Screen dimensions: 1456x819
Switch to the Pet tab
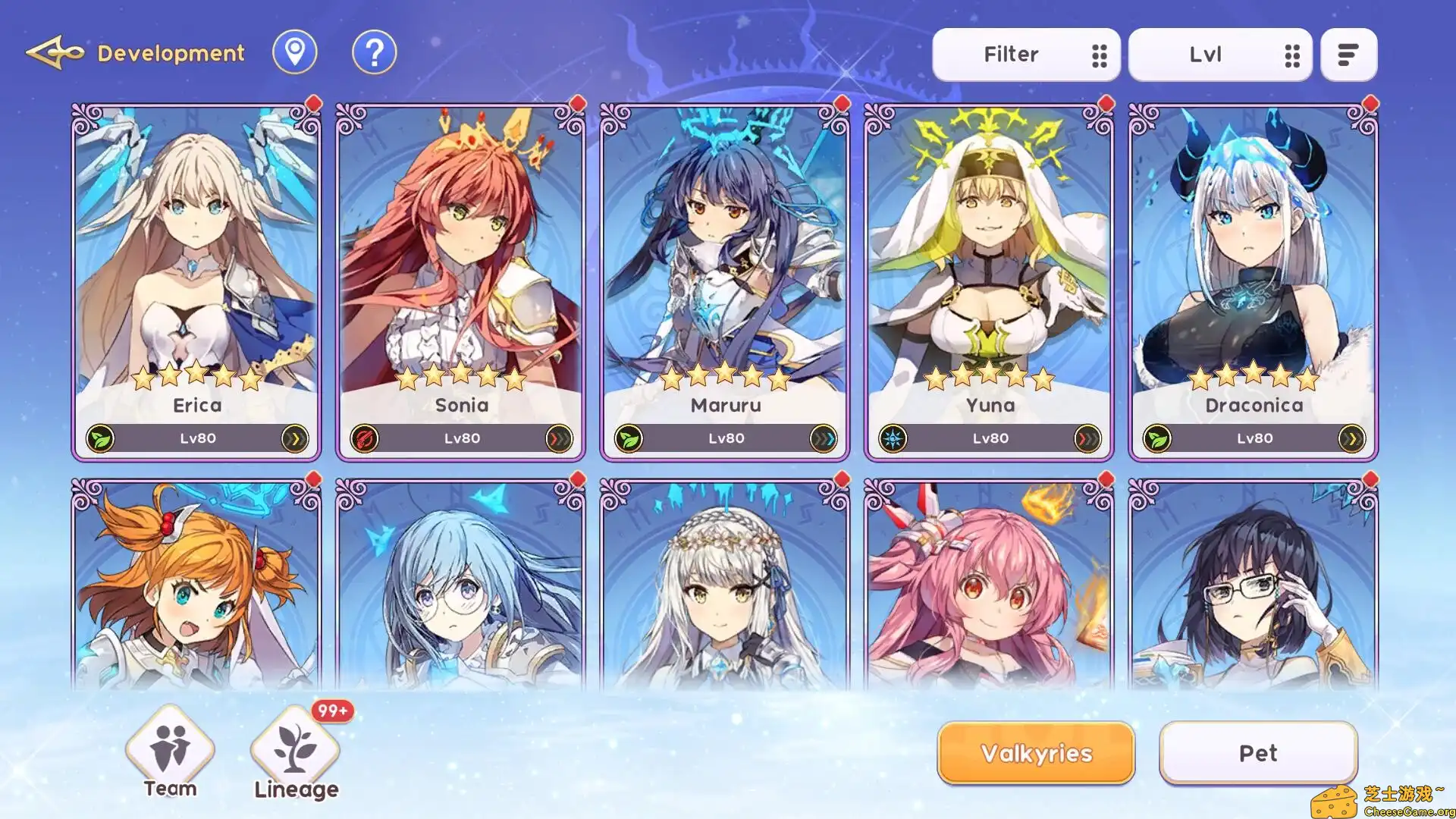[x=1257, y=753]
